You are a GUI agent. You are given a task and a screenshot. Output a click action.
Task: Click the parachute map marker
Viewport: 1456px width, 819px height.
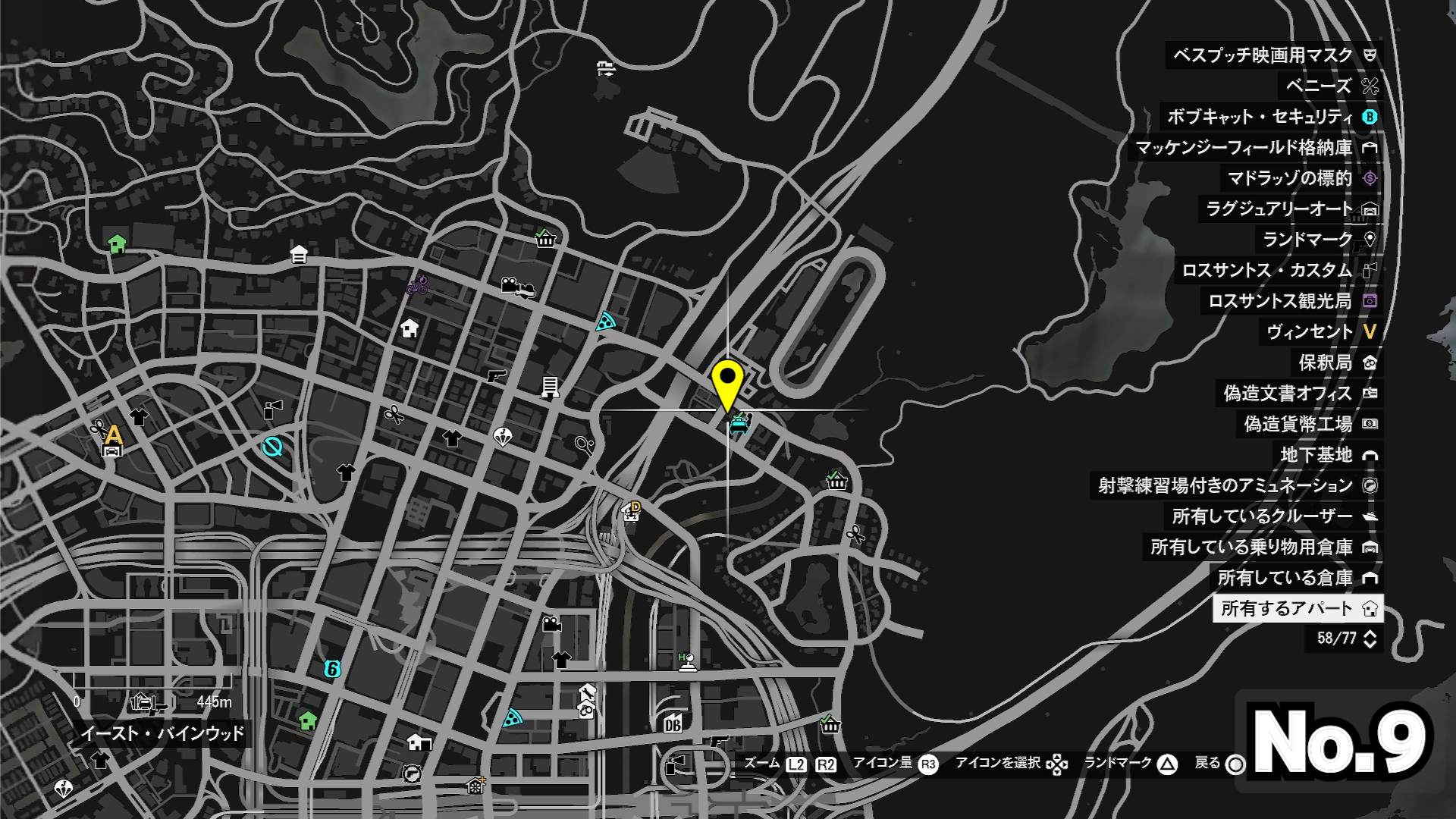click(x=502, y=437)
